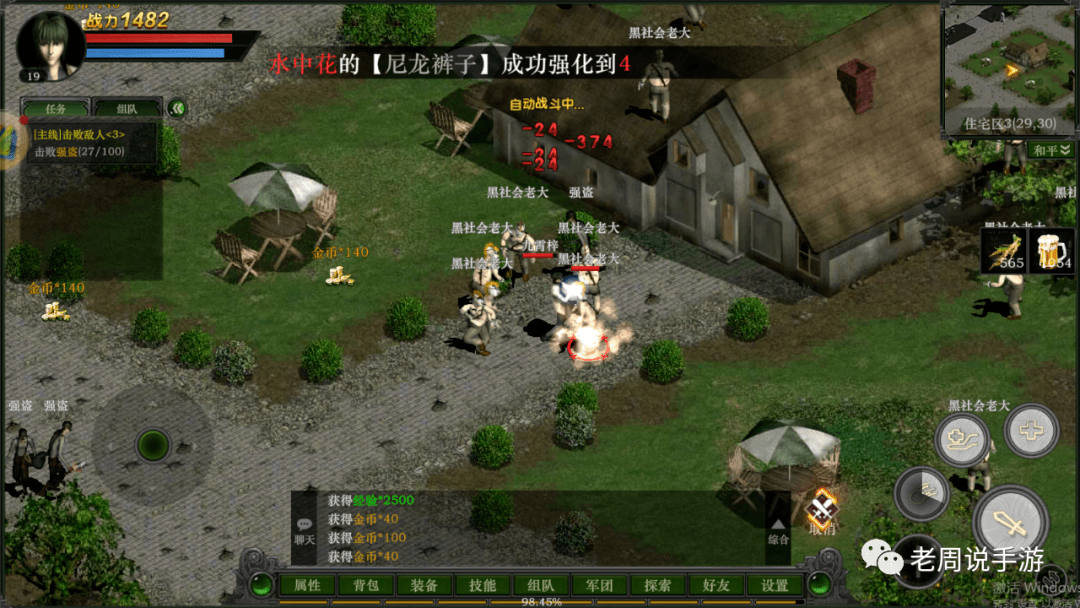Switch to the 任务 quest tab
The height and width of the screenshot is (608, 1080).
pos(56,108)
